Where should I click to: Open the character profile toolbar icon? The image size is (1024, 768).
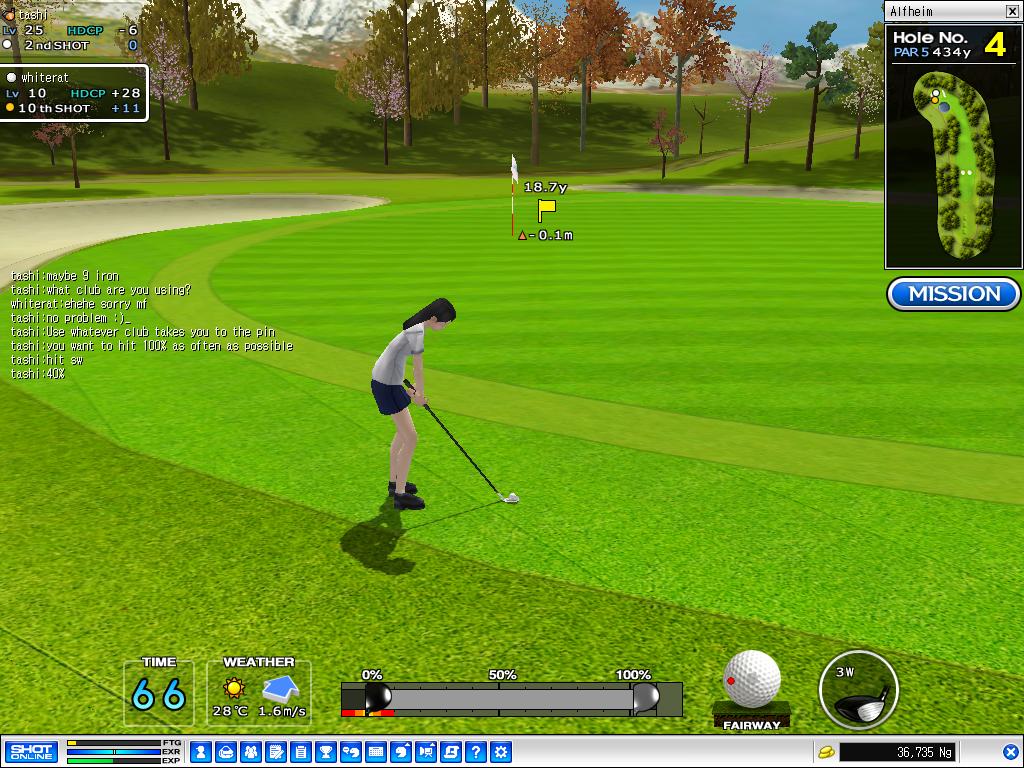[x=200, y=751]
